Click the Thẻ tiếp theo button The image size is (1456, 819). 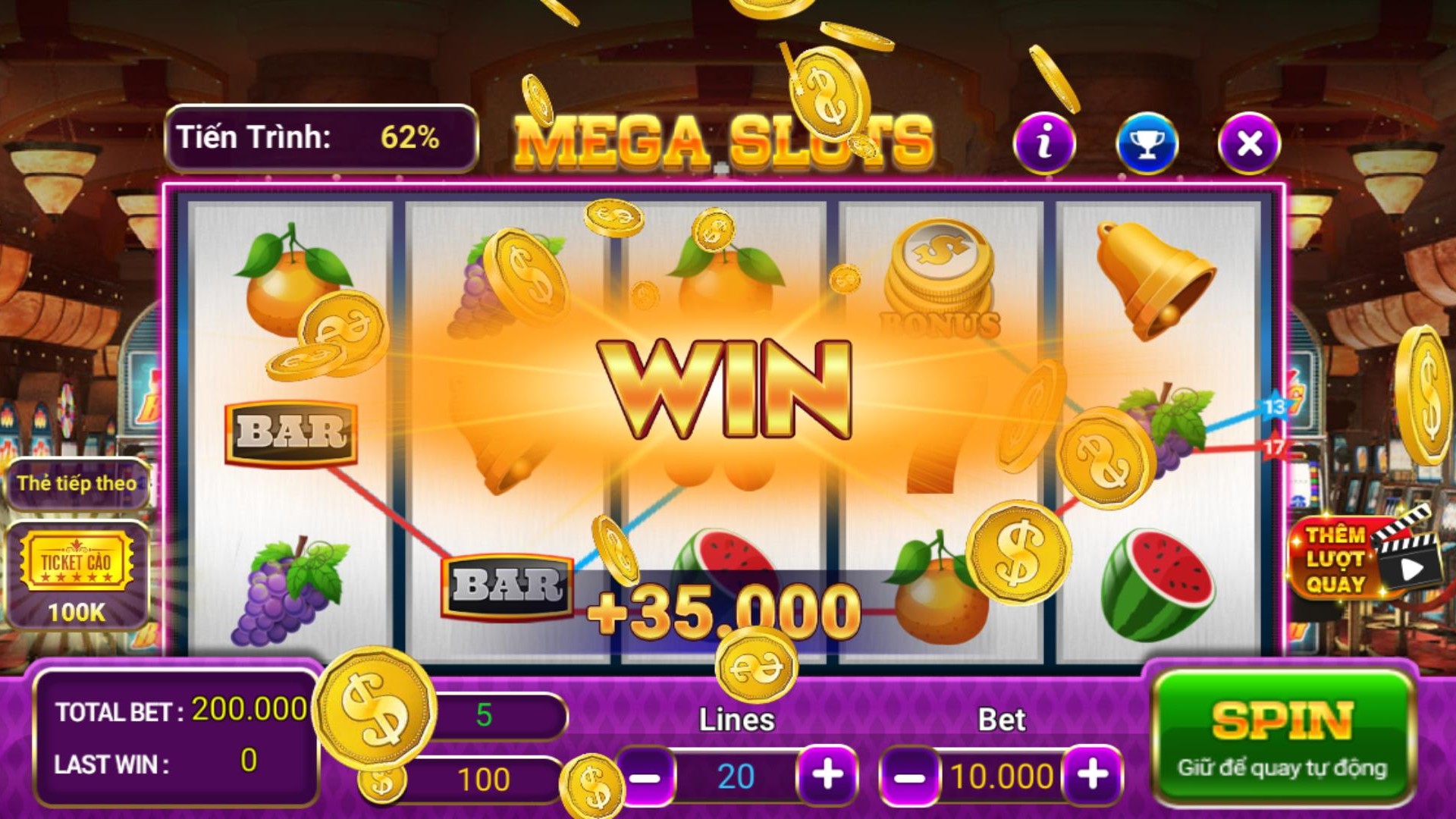[77, 483]
